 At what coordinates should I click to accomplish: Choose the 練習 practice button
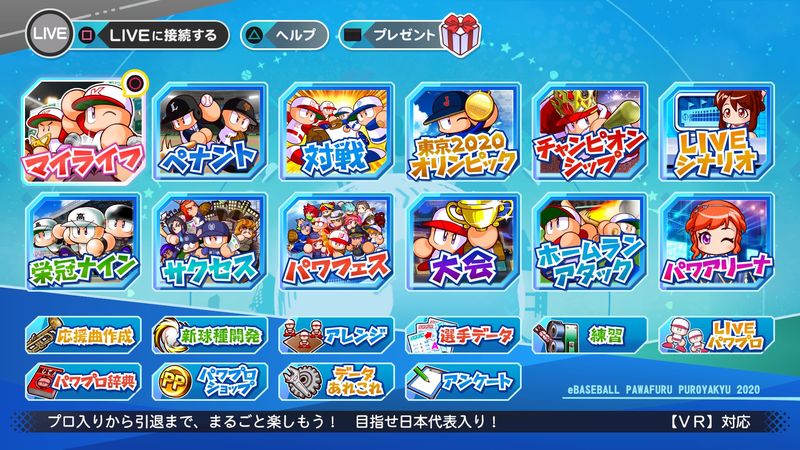(x=590, y=336)
